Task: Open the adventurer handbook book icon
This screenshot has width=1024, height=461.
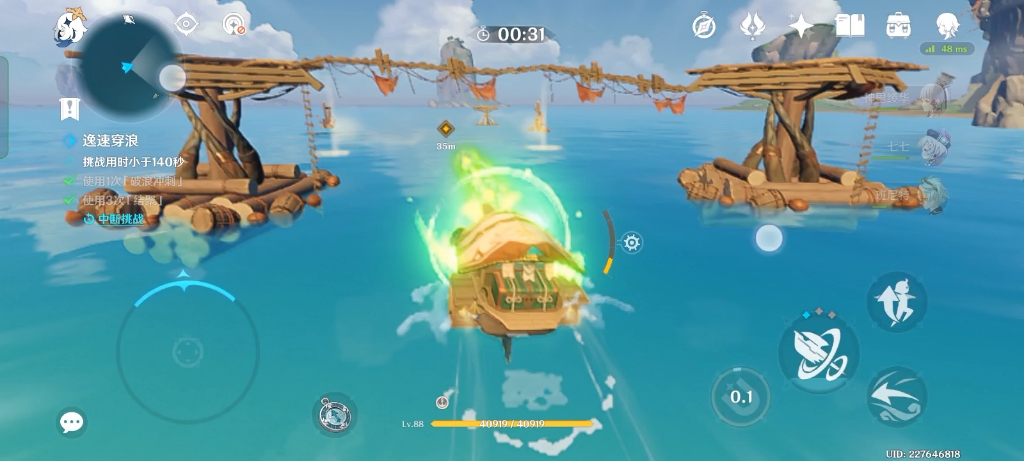Action: 849,25
